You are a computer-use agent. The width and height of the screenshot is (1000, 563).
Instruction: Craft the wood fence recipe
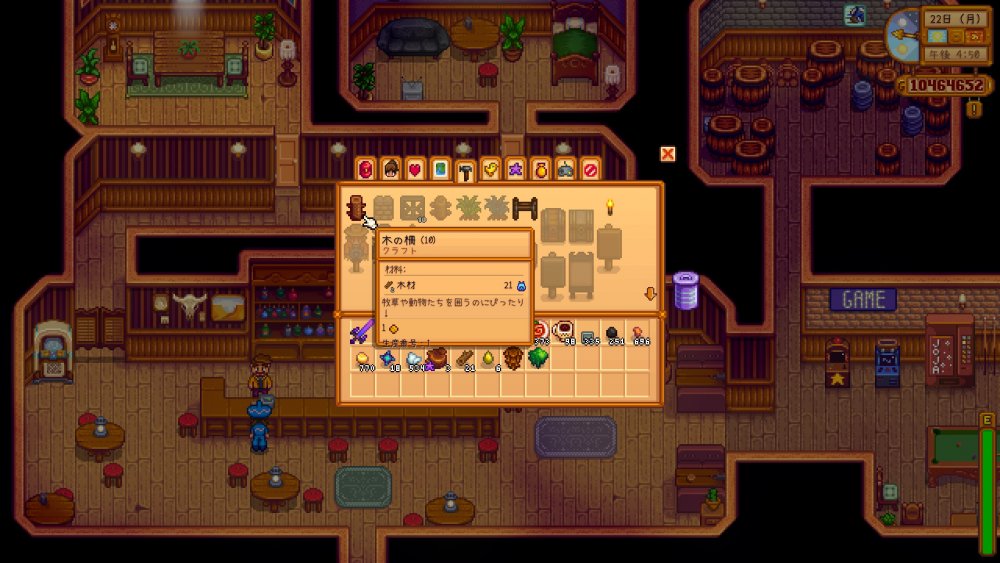pyautogui.click(x=355, y=208)
